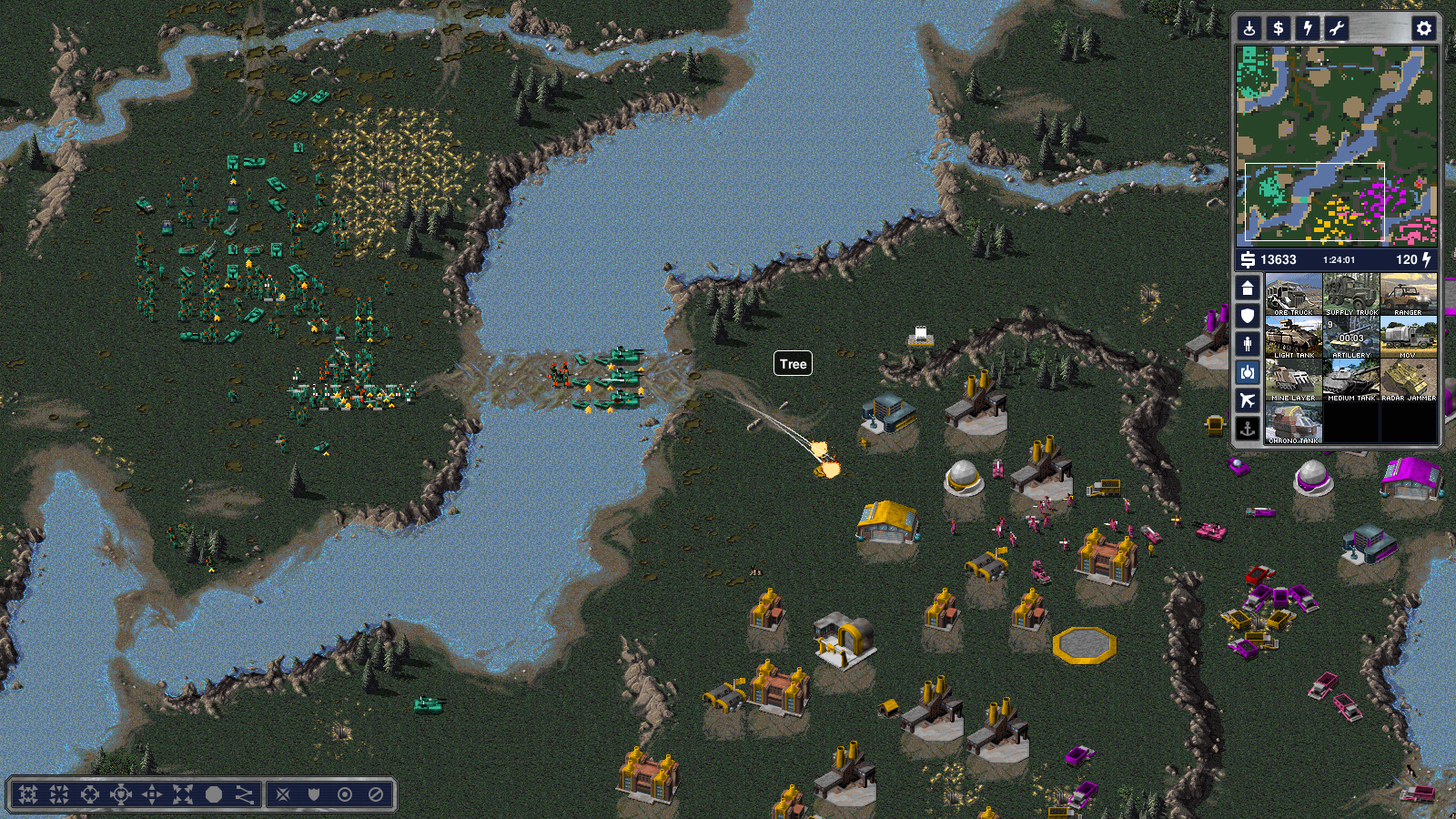
Task: Build a Supply Truck
Action: click(x=1351, y=294)
